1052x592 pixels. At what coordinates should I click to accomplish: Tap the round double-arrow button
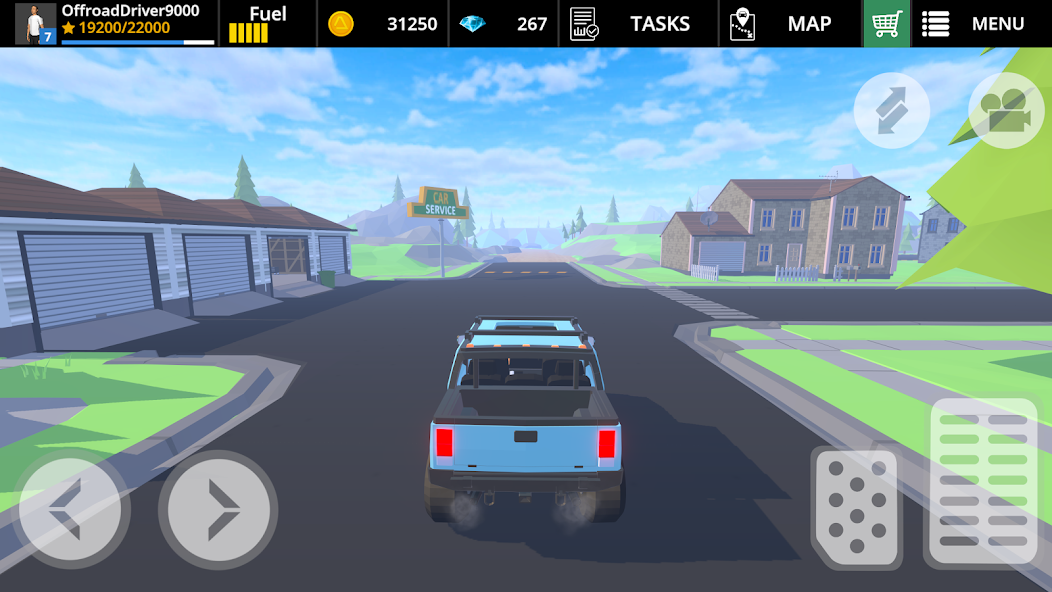(x=891, y=110)
